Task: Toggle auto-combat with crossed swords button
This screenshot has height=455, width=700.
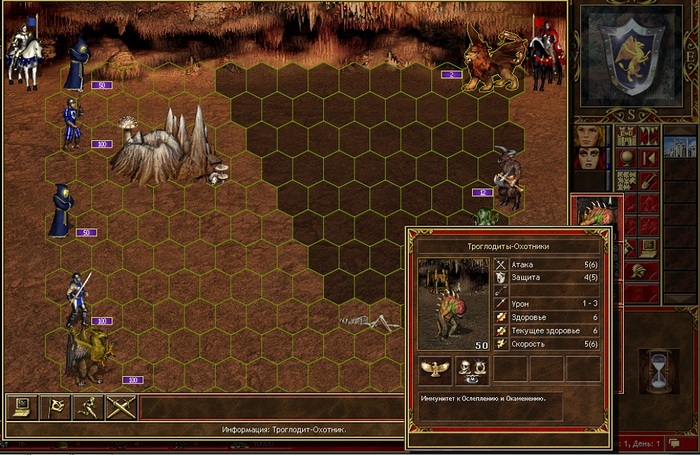Action: (x=120, y=407)
